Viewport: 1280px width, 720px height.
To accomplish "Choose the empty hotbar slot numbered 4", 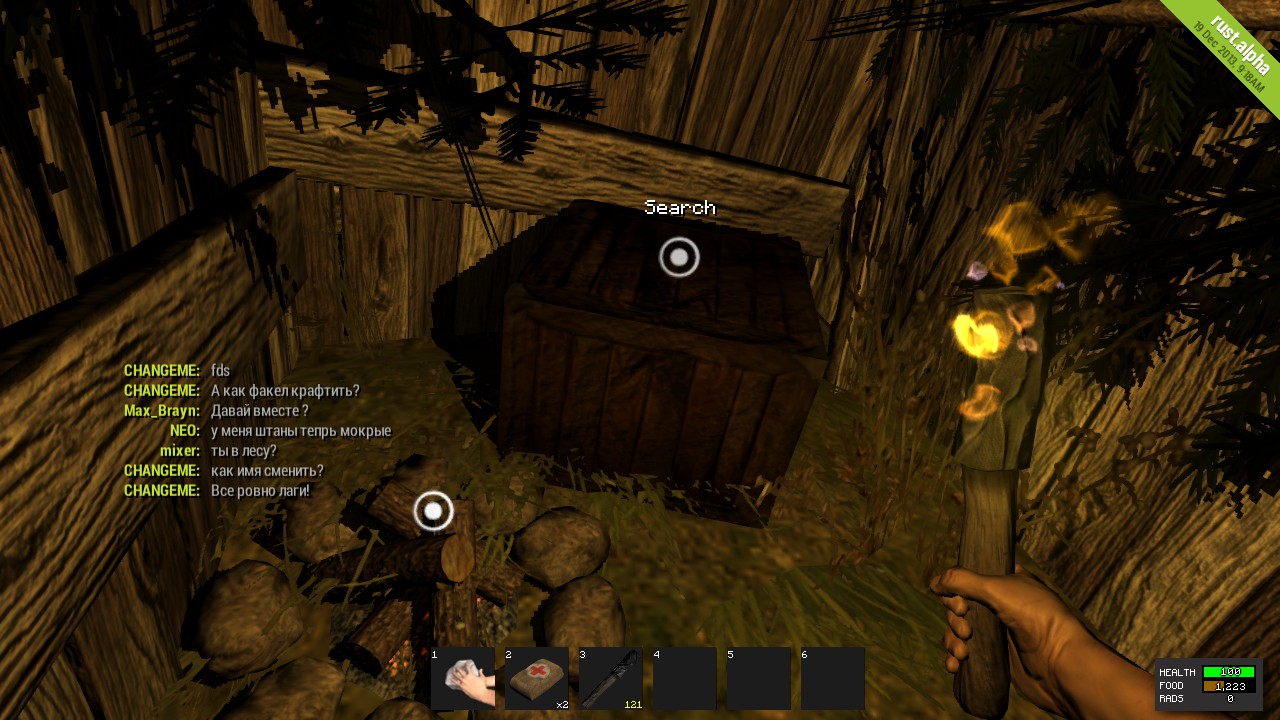I will point(685,678).
